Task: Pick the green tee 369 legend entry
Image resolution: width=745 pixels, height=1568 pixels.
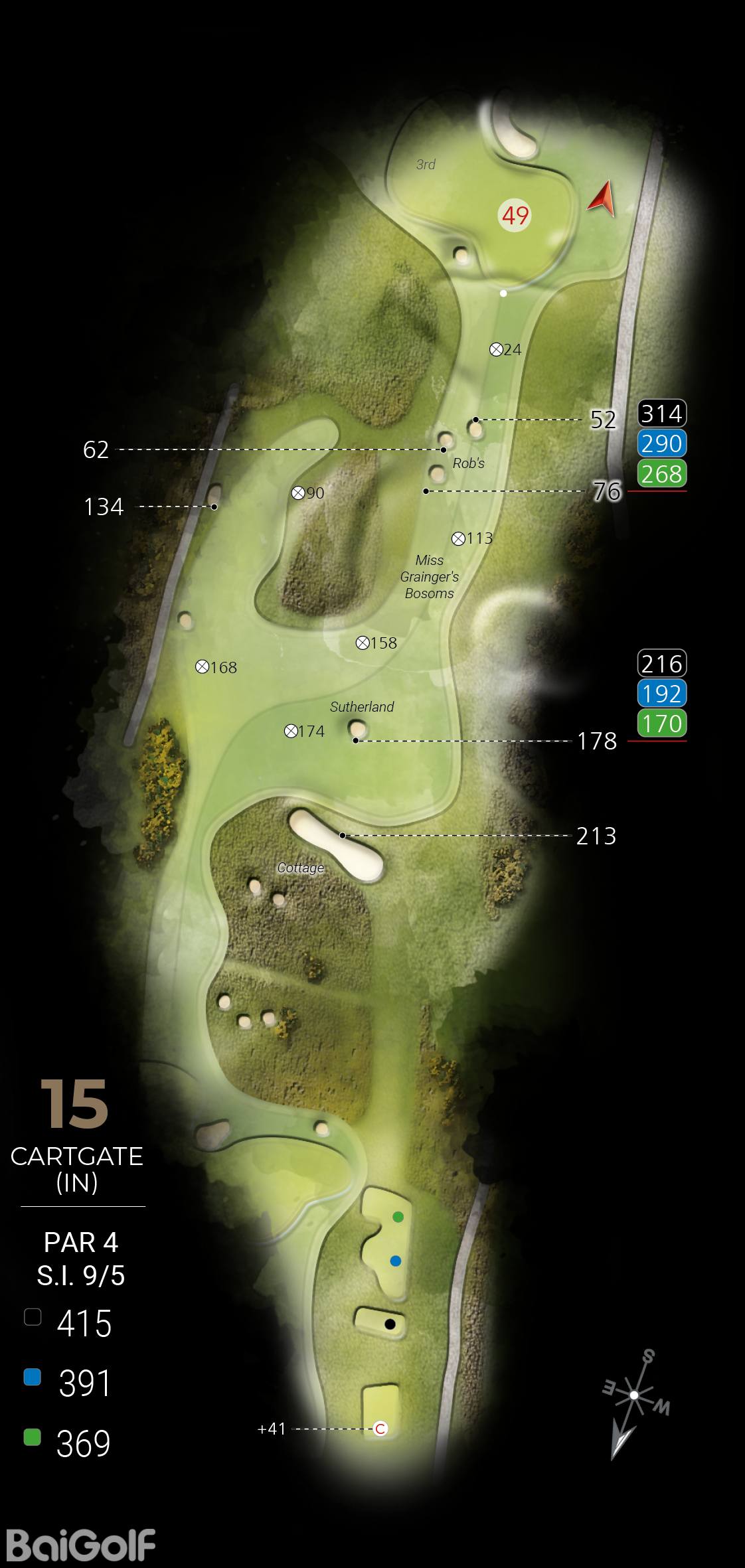Action: (x=68, y=1443)
